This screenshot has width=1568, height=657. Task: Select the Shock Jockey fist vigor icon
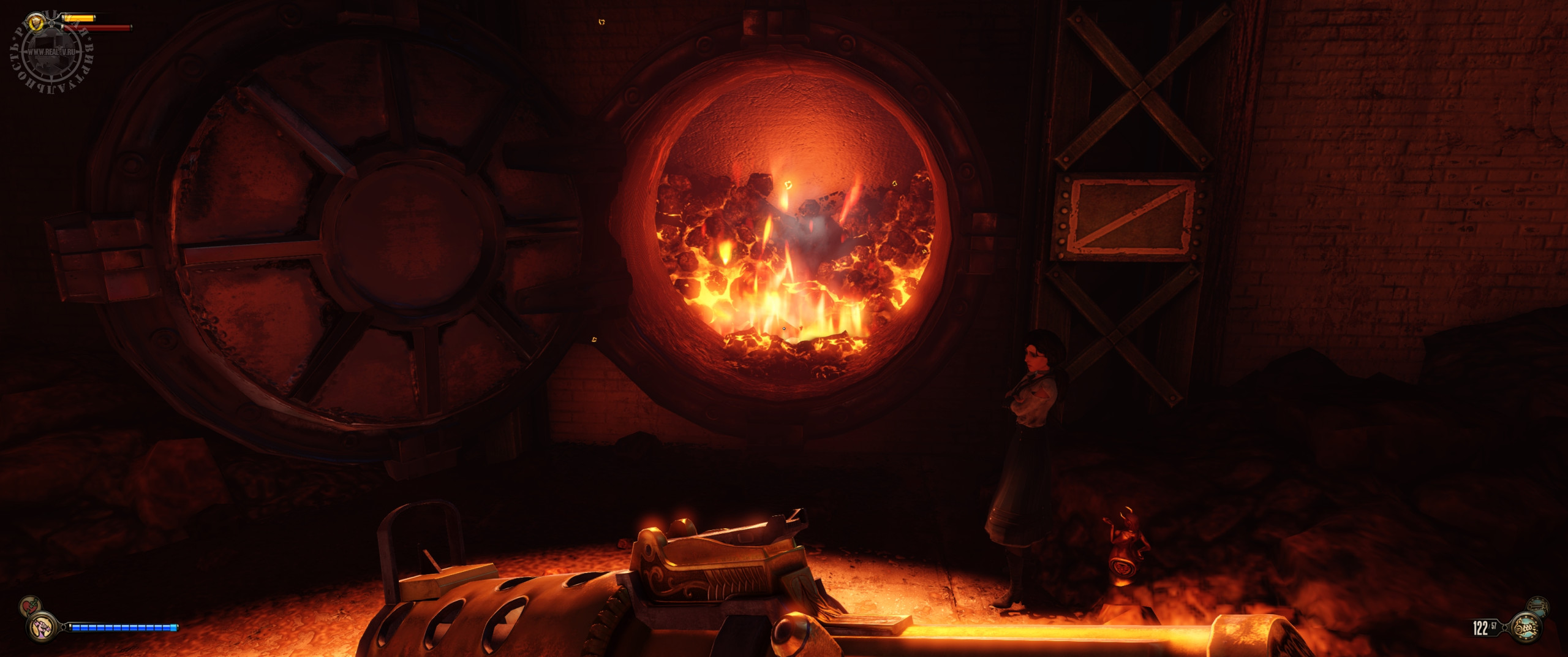tap(42, 627)
